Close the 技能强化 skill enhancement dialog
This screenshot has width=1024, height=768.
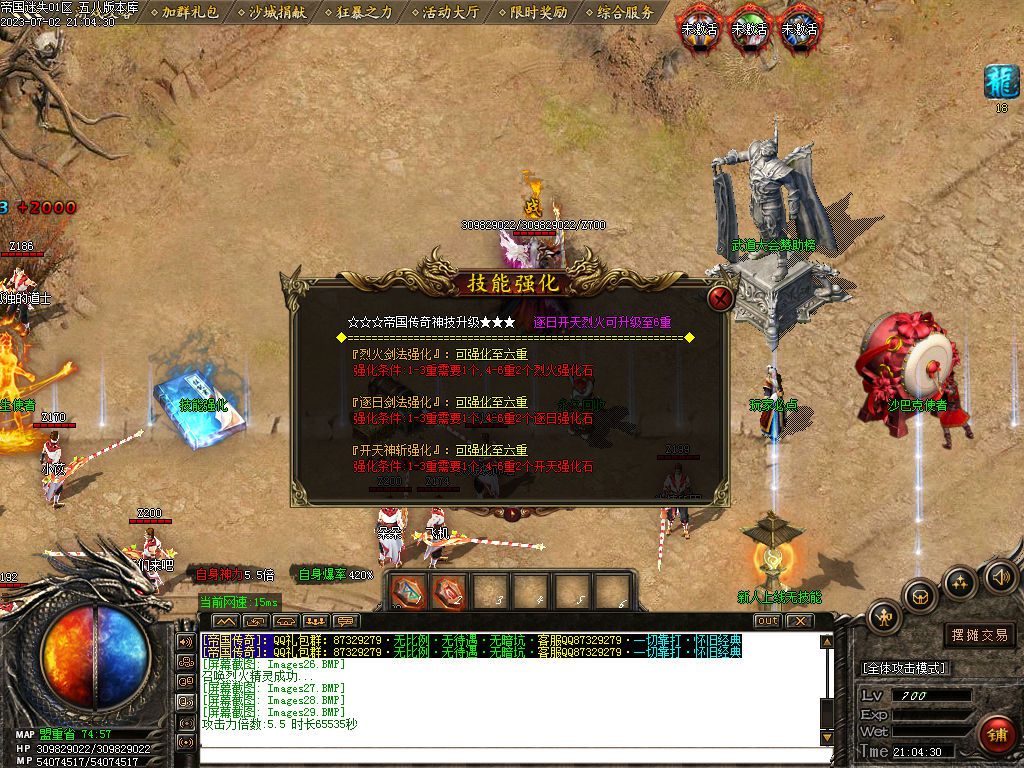point(720,298)
